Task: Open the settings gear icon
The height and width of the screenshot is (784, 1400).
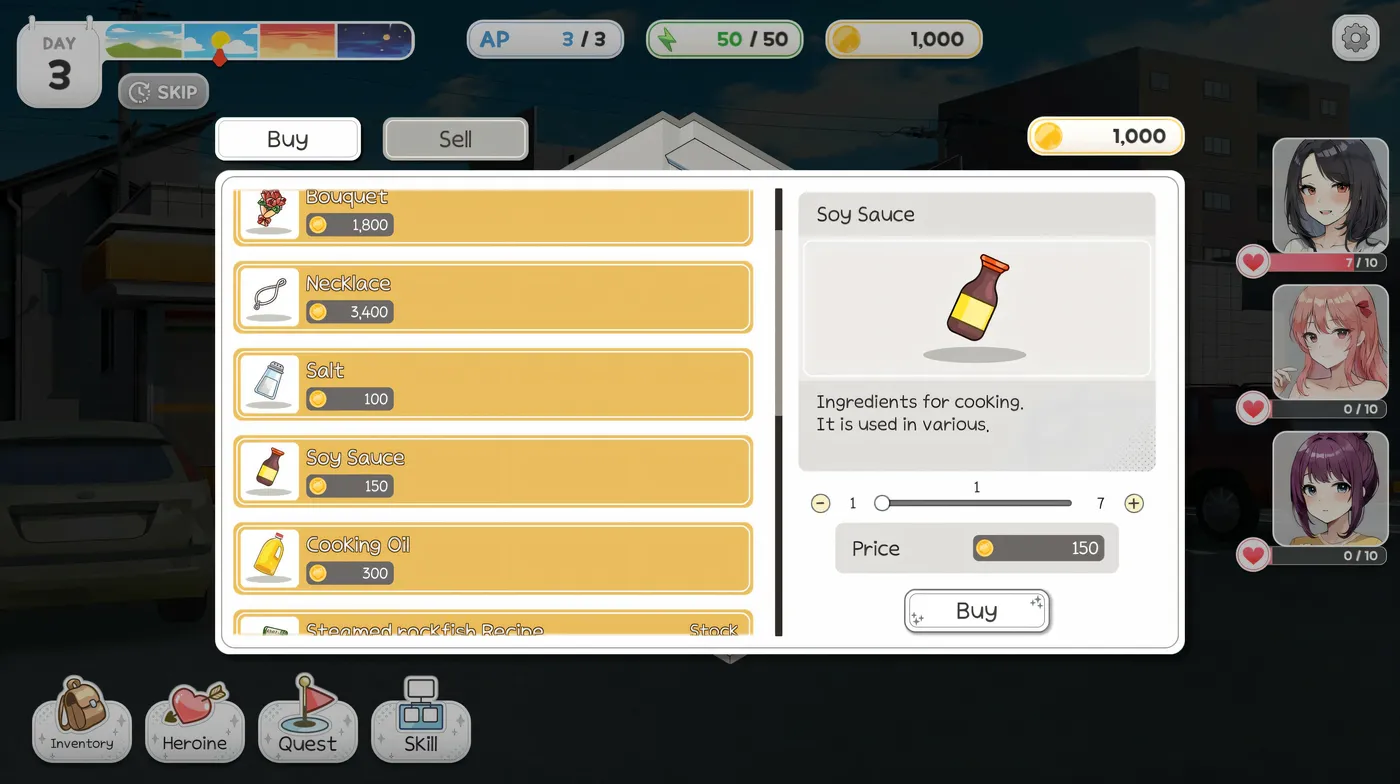Action: tap(1355, 37)
